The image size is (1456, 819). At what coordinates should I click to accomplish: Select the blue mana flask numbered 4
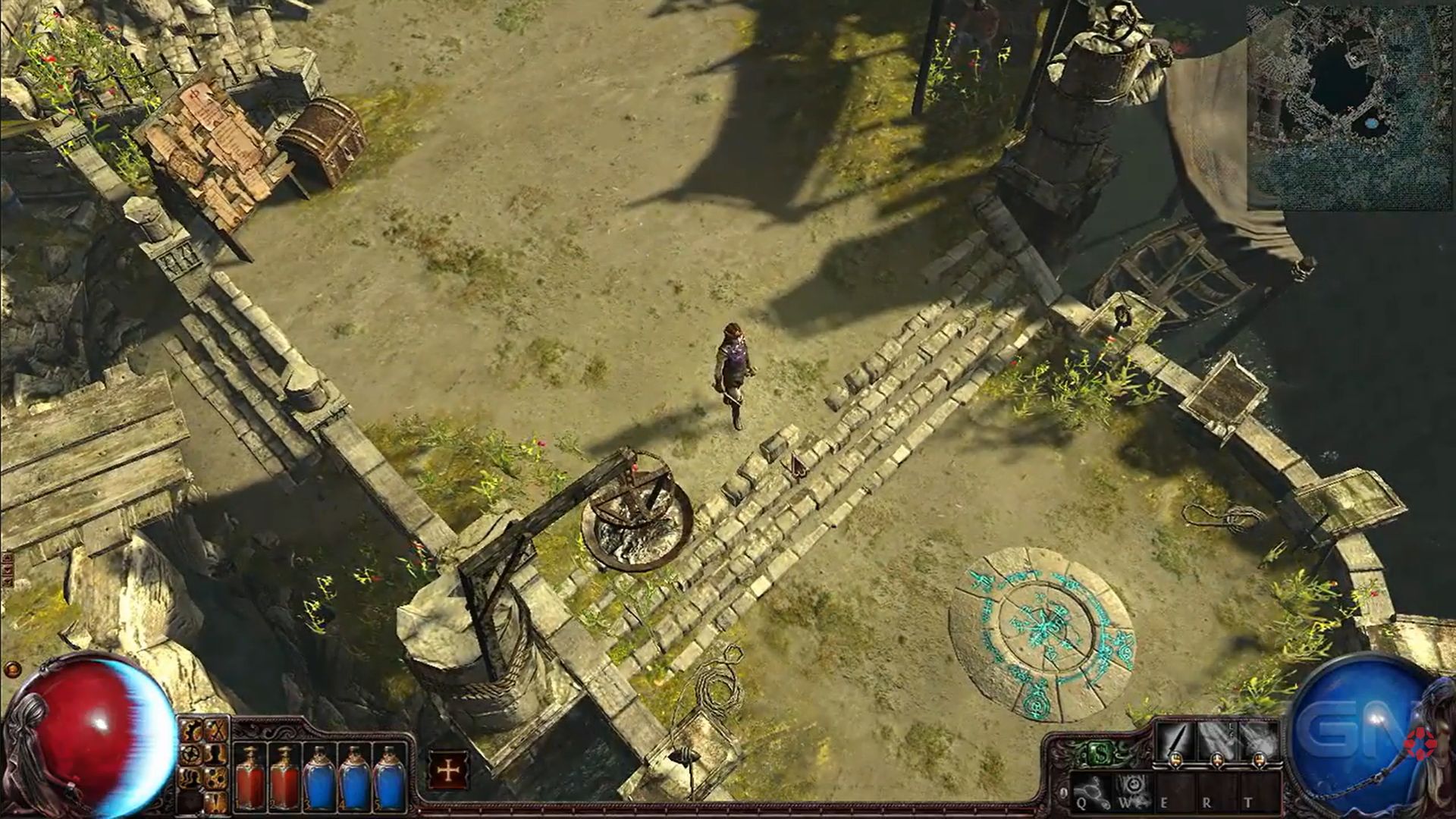[x=354, y=777]
